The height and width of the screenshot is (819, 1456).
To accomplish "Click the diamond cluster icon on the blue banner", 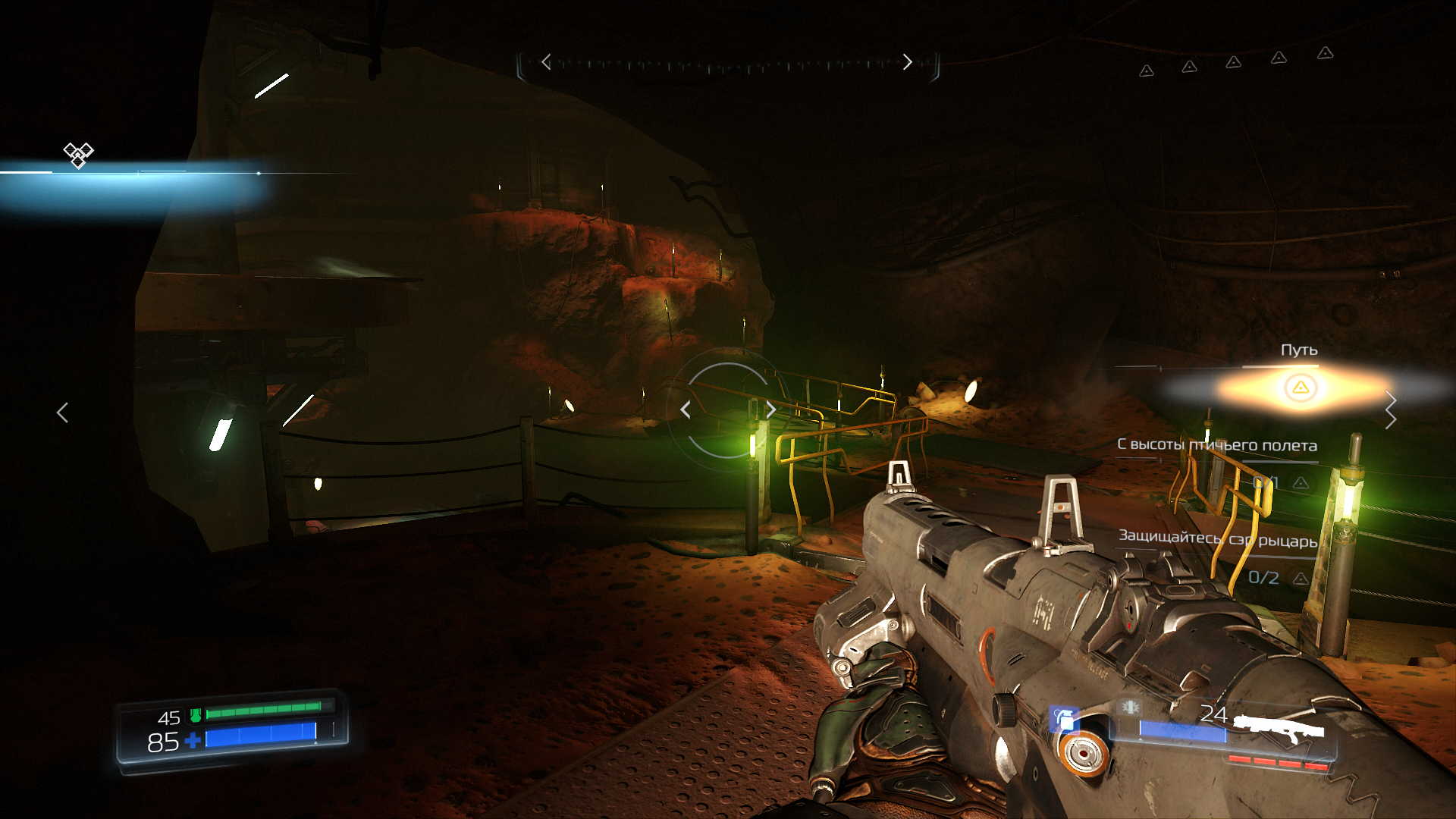I will tap(78, 155).
